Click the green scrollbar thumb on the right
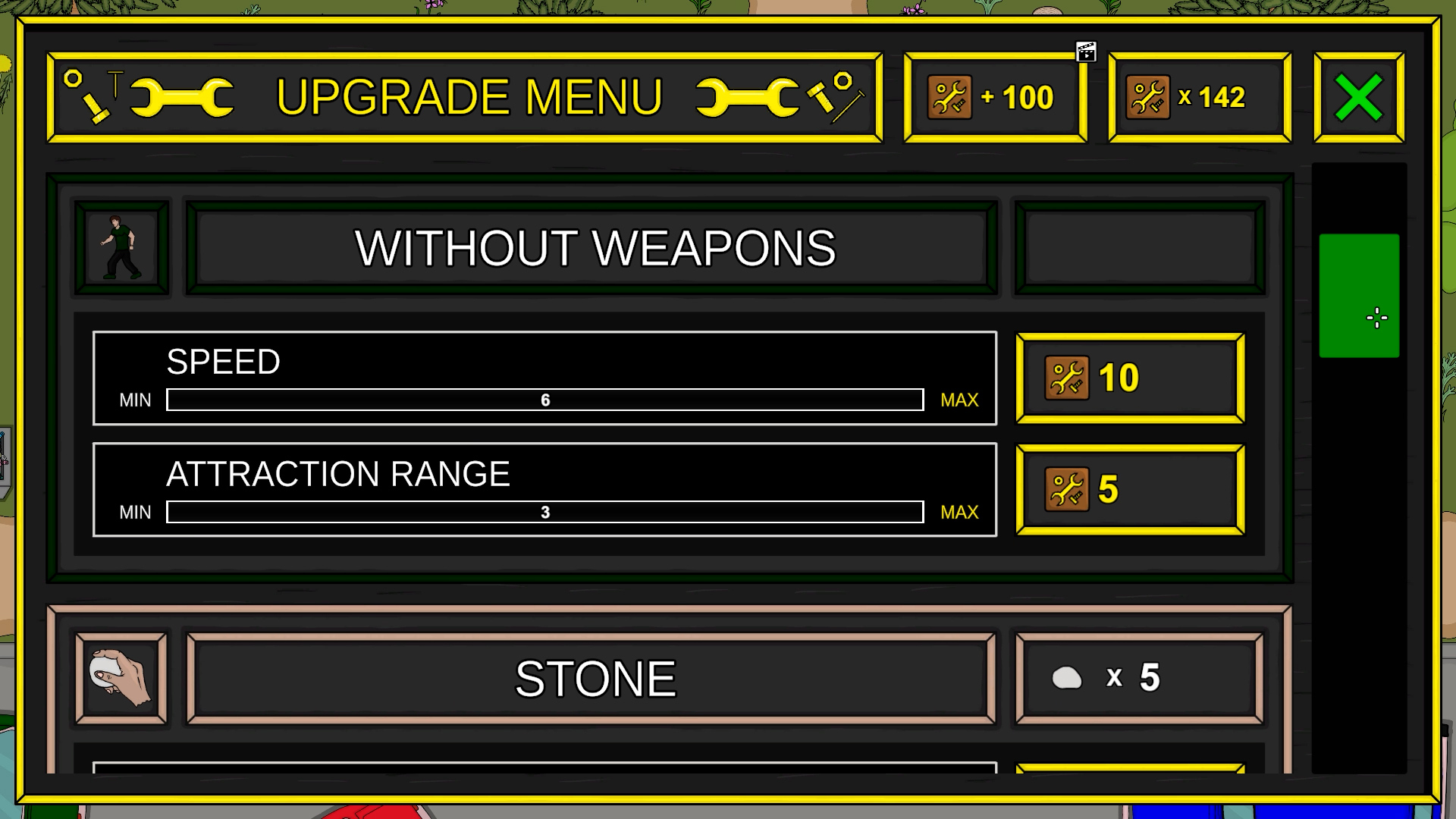Viewport: 1456px width, 819px height. pyautogui.click(x=1358, y=297)
